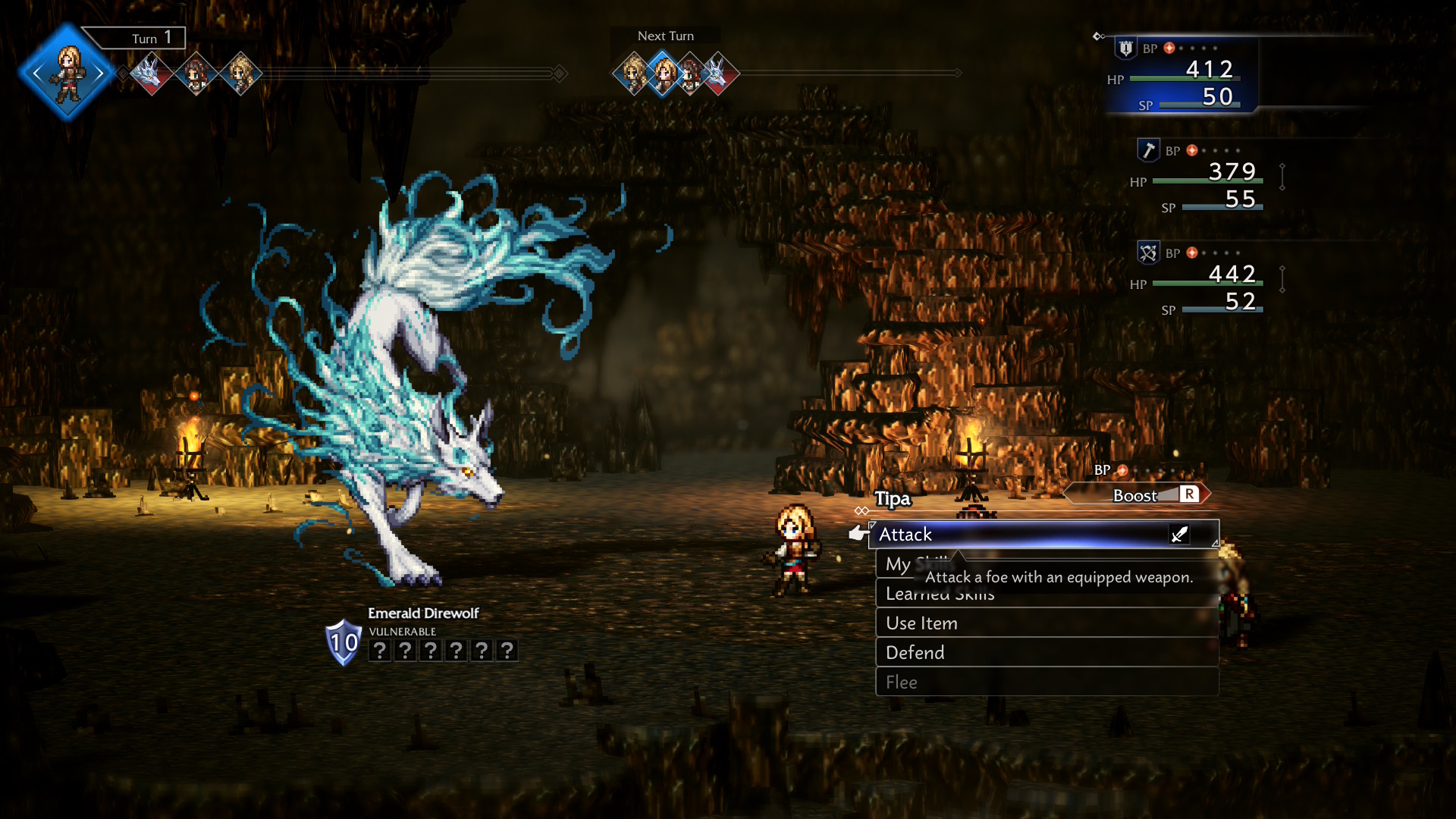This screenshot has height=819, width=1456.
Task: Select the direwolf portrait in the current turn order
Action: pos(151,74)
